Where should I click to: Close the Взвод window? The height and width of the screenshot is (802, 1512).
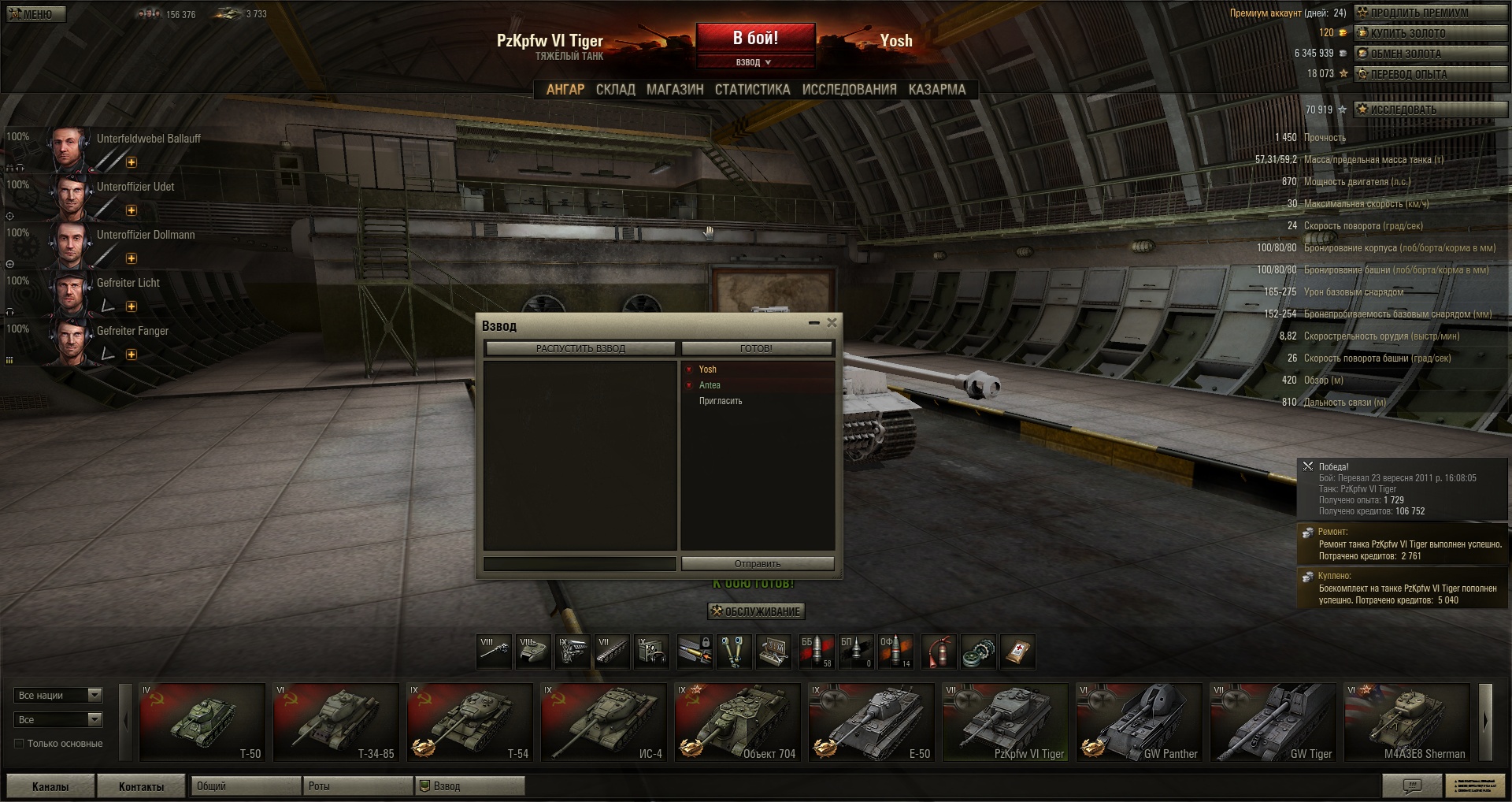point(832,322)
